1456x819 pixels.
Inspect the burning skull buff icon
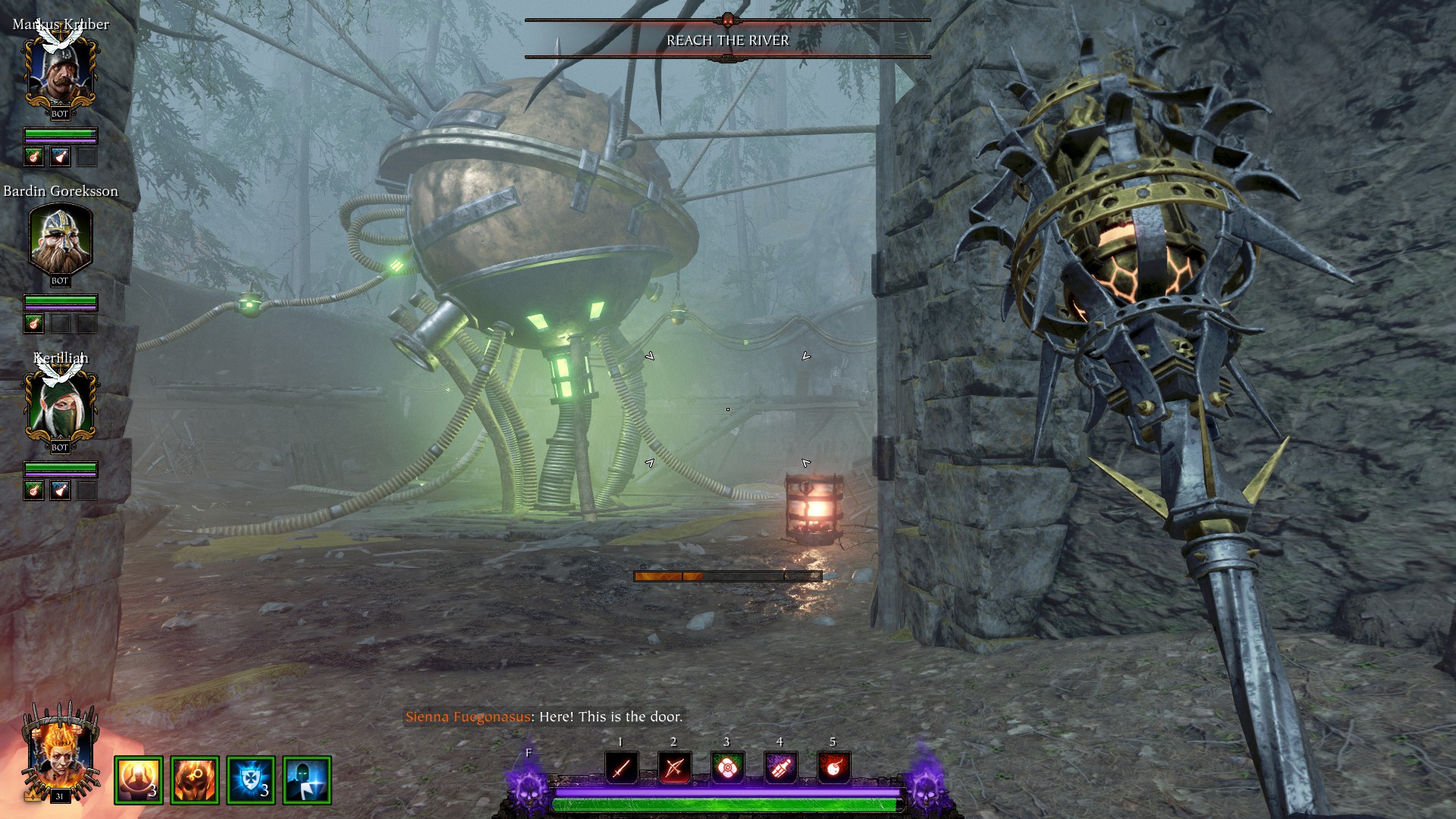coord(195,780)
